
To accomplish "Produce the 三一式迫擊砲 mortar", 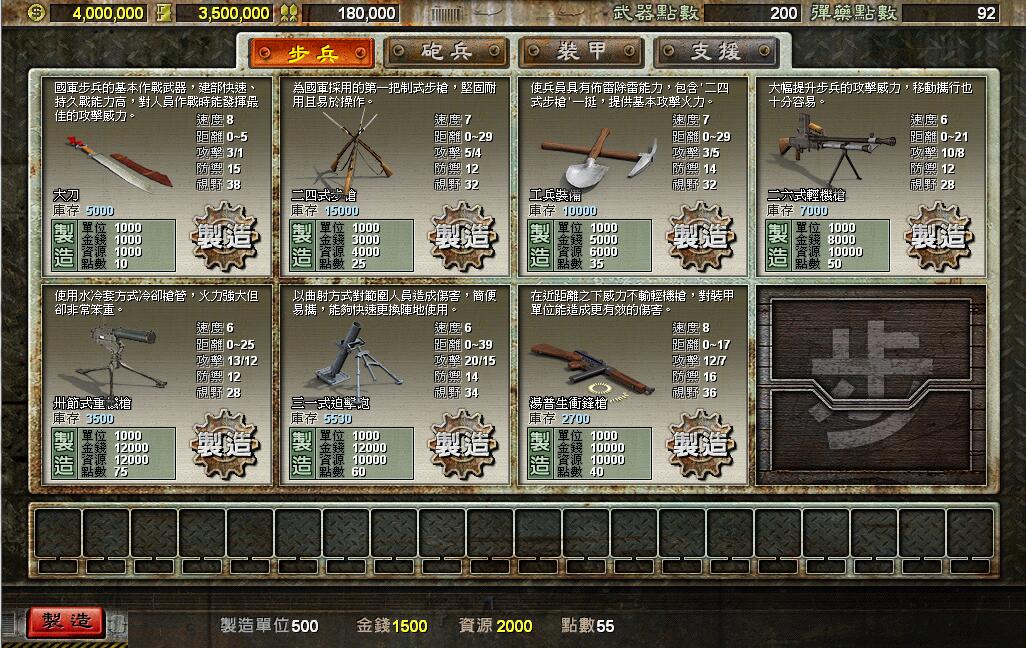I will pos(463,443).
